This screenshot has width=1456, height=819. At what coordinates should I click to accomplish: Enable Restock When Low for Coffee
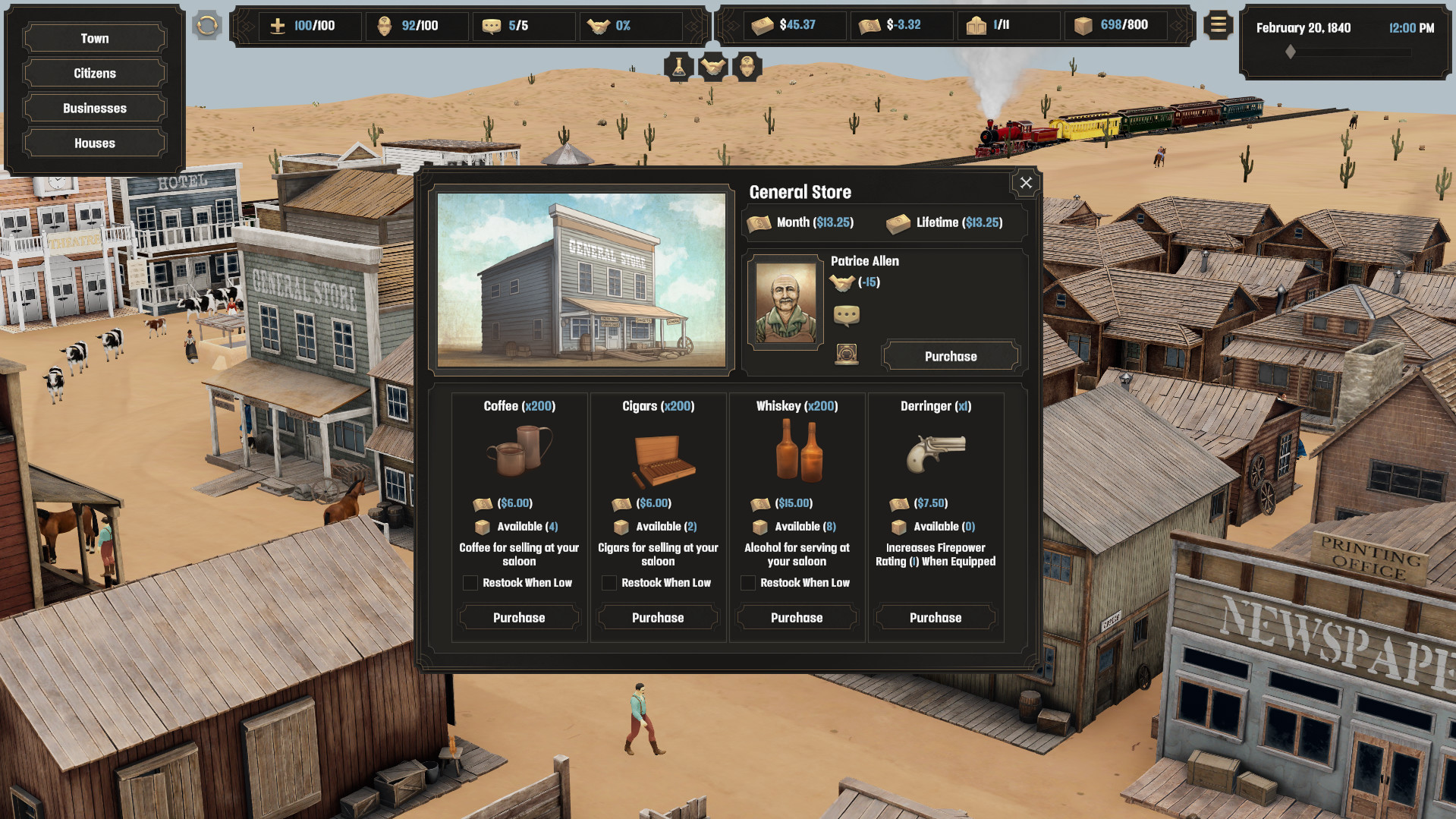[470, 583]
